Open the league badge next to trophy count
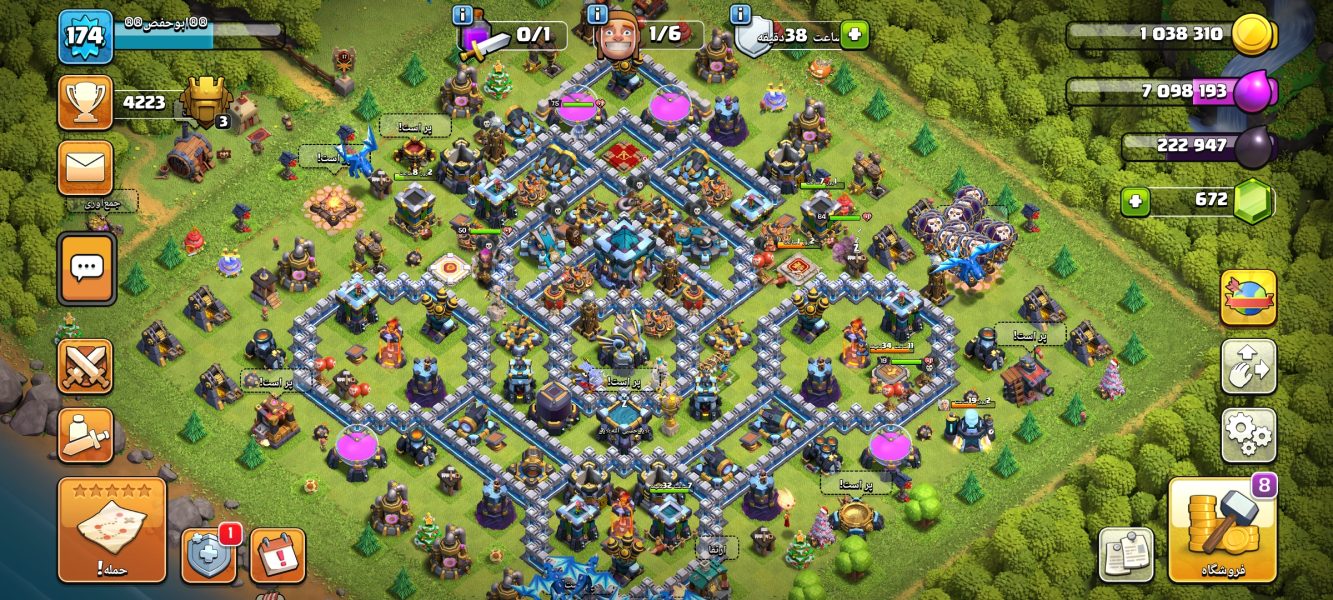Screen dimensions: 1333x600 tap(207, 103)
